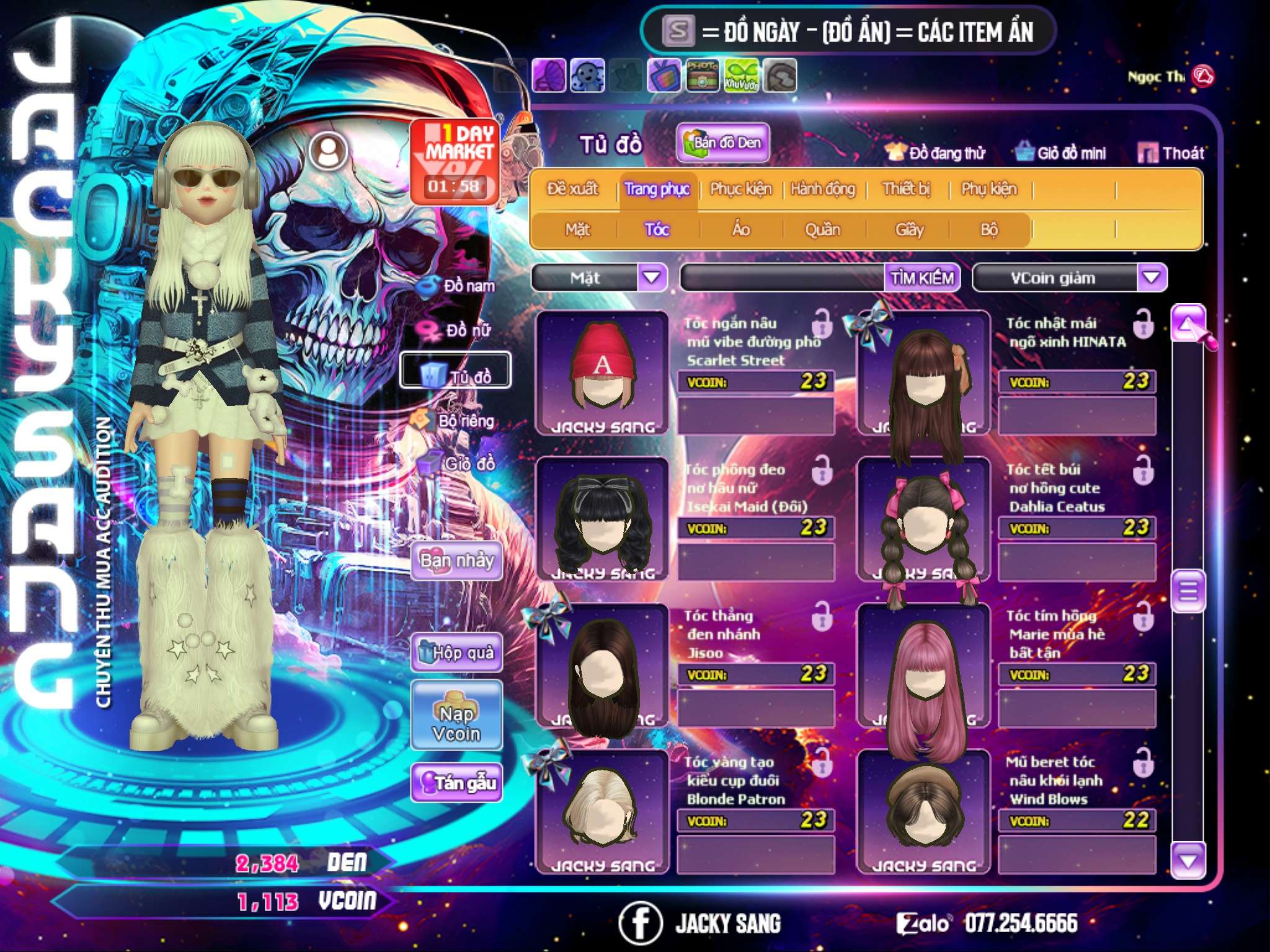Click the scroll down arrow of item list
Screen dimensions: 1270x952
point(1188,861)
